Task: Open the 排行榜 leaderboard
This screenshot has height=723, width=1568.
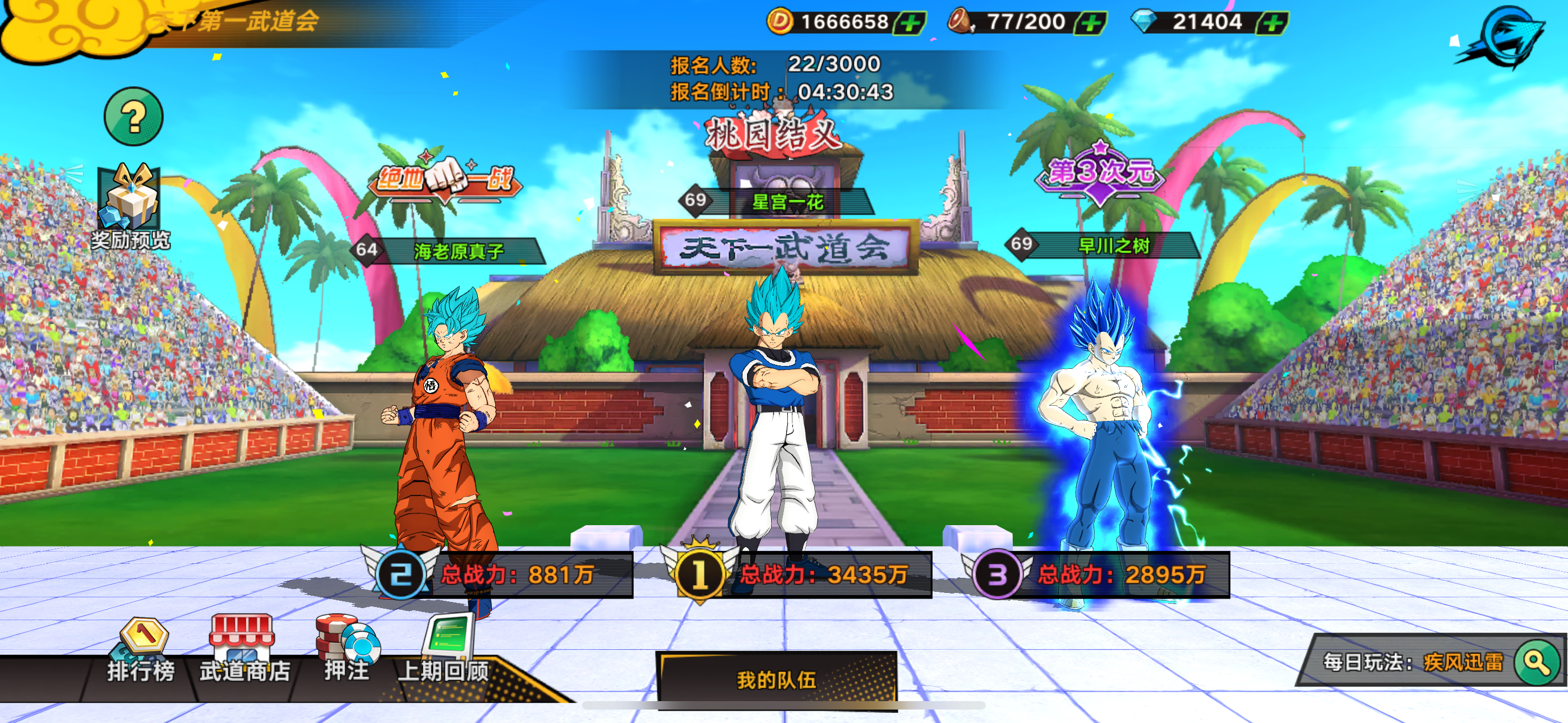Action: click(142, 651)
